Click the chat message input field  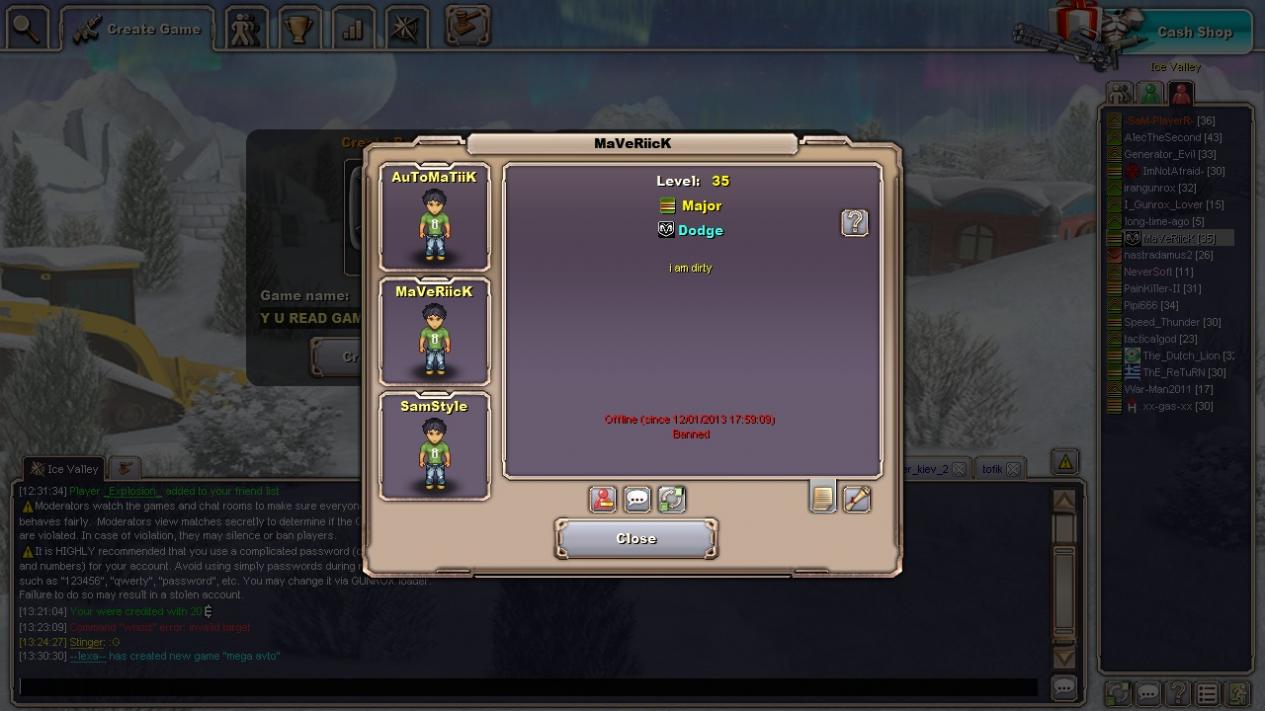click(528, 688)
